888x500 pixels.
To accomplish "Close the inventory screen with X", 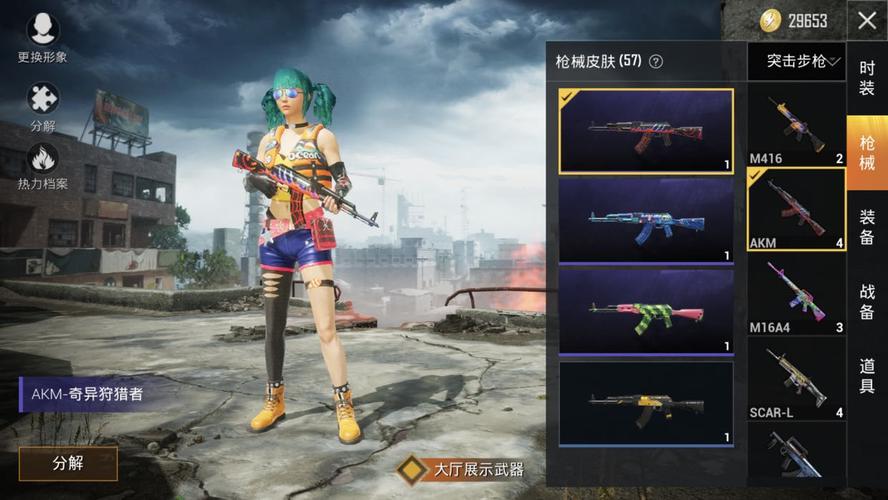I will [x=866, y=21].
